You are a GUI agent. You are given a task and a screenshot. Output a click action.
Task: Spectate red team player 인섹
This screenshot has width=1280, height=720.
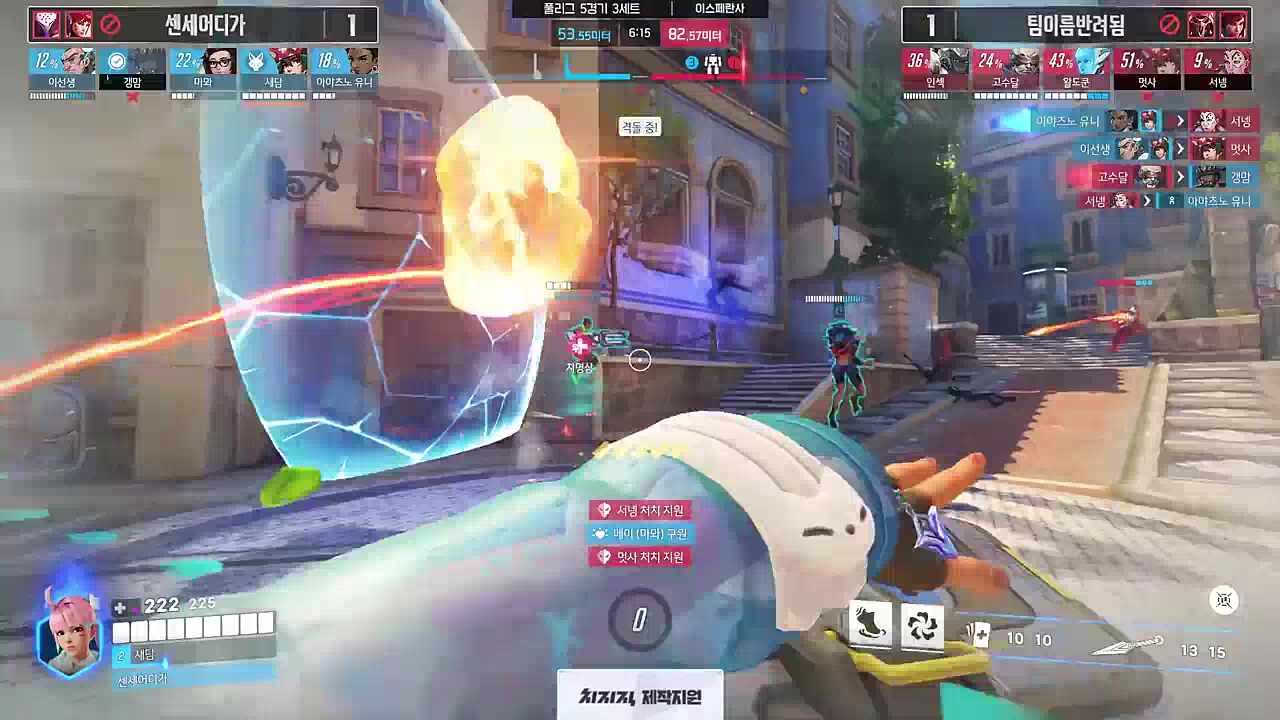(936, 70)
